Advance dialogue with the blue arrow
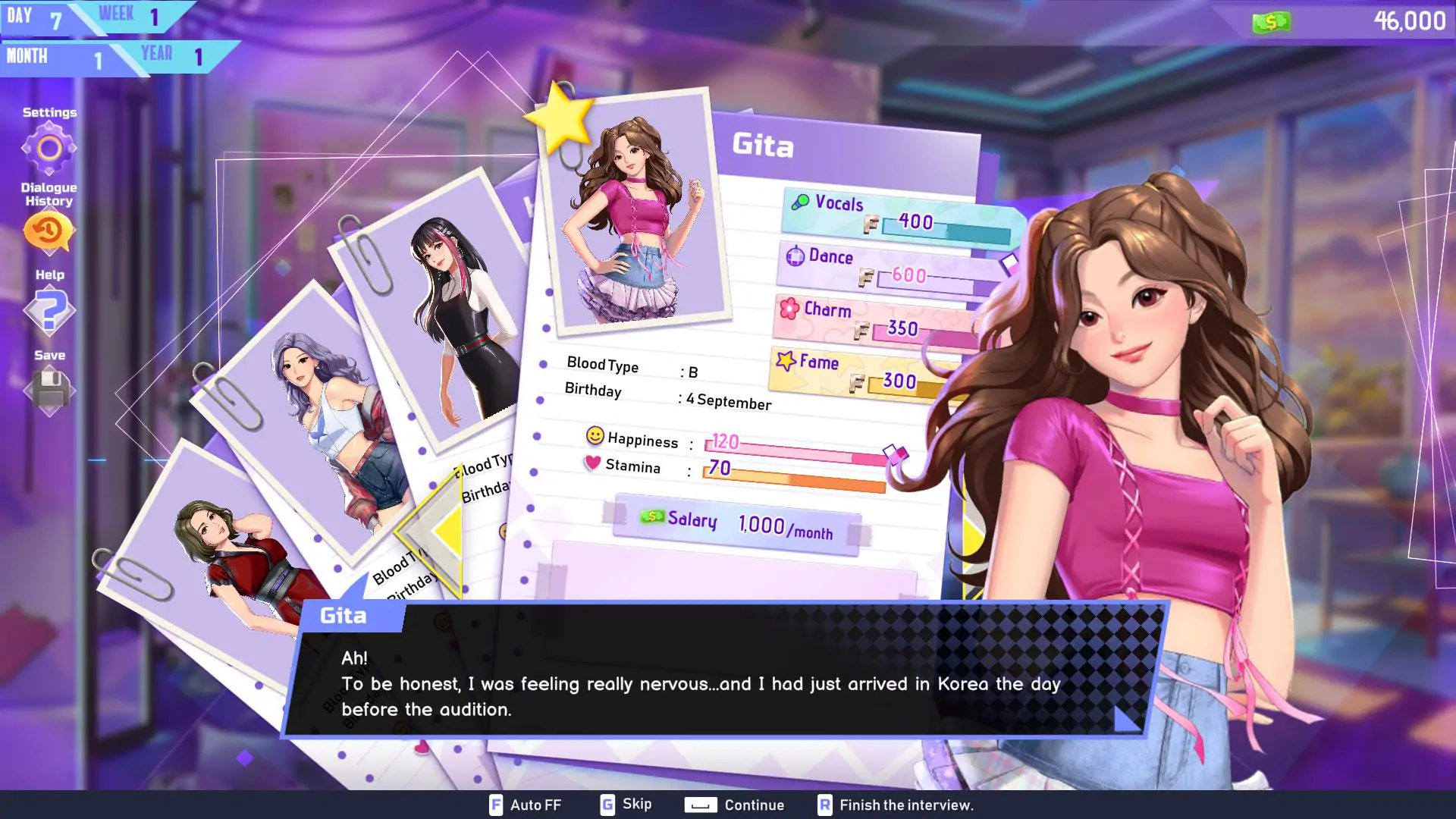1456x819 pixels. point(1126,719)
